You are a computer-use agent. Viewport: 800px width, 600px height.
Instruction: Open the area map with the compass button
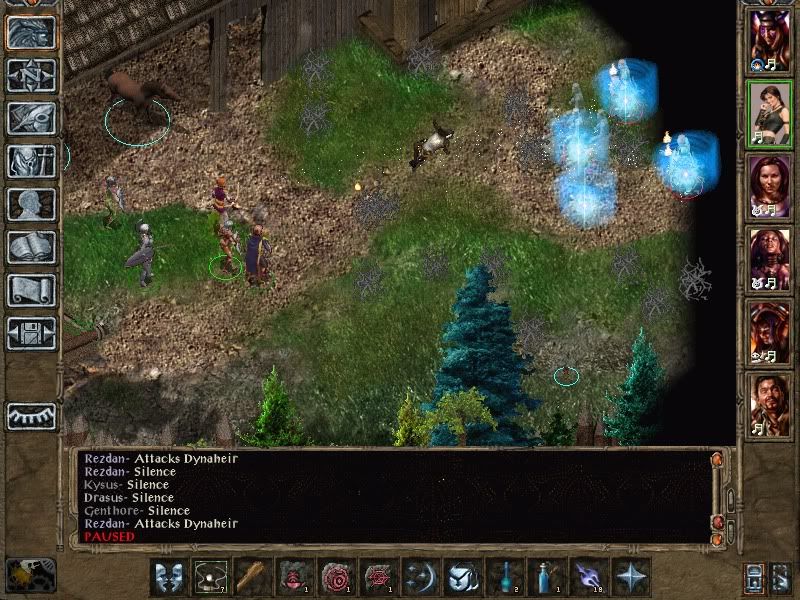pos(31,75)
